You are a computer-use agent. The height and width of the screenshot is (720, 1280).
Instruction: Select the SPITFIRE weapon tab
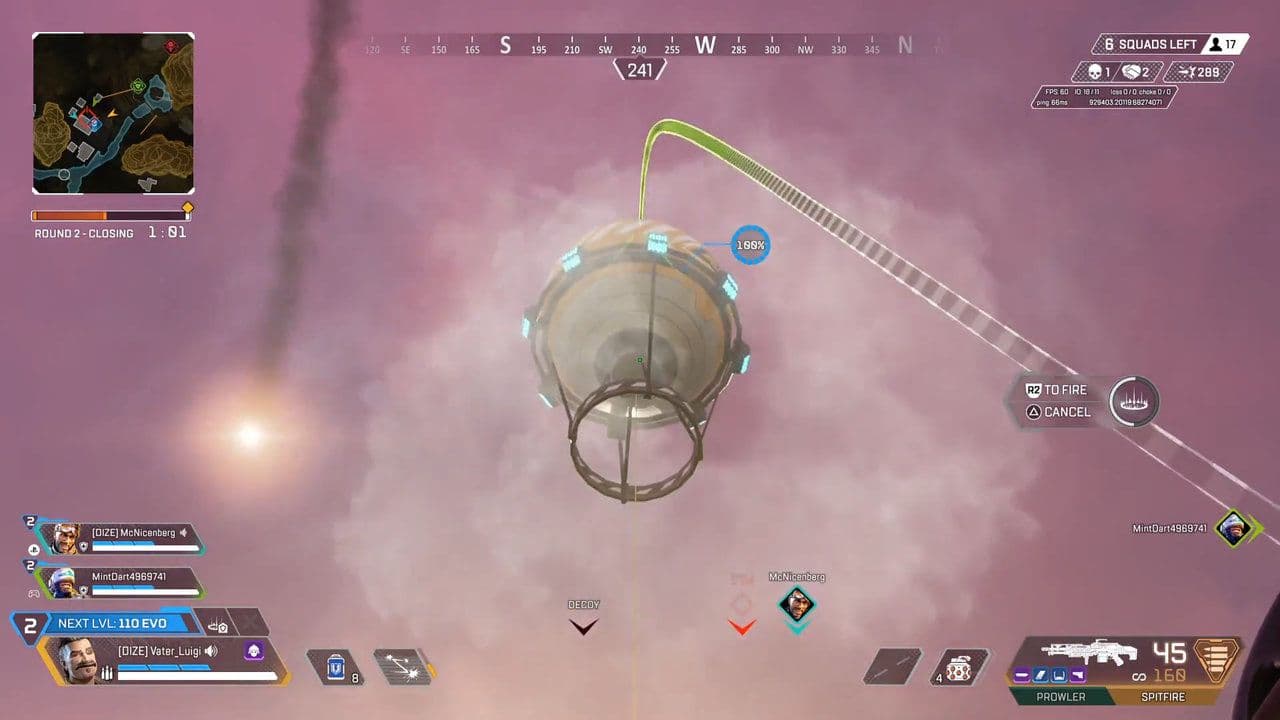(1164, 696)
